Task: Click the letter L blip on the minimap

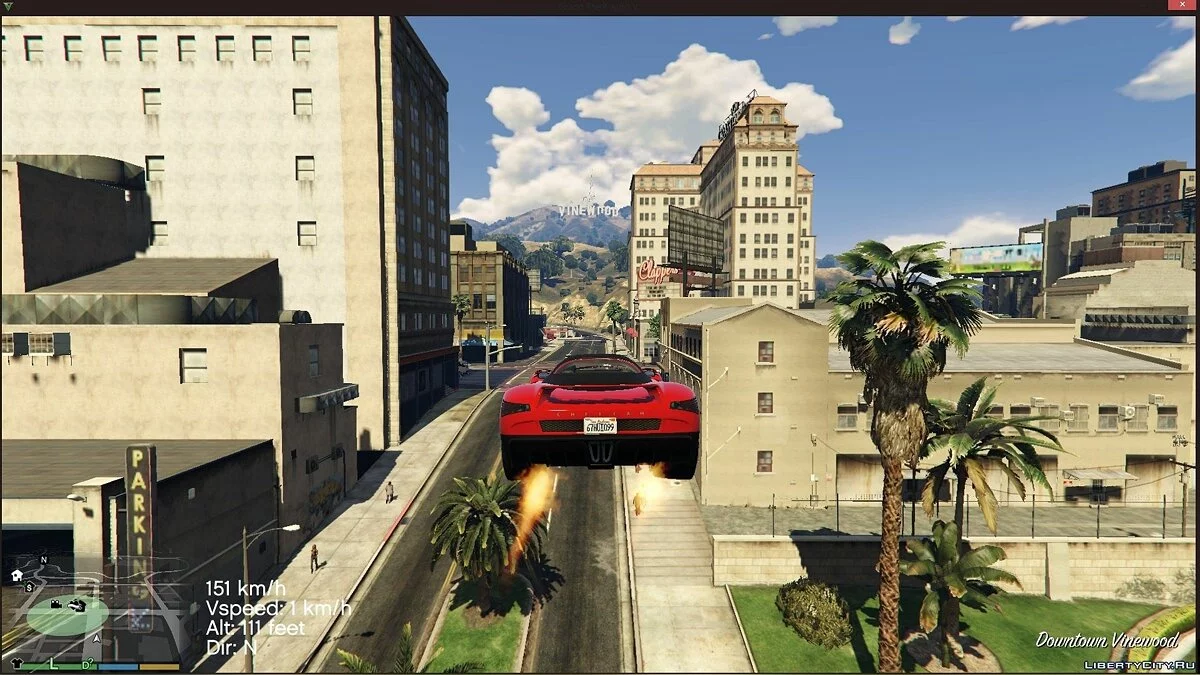Action: click(x=54, y=663)
